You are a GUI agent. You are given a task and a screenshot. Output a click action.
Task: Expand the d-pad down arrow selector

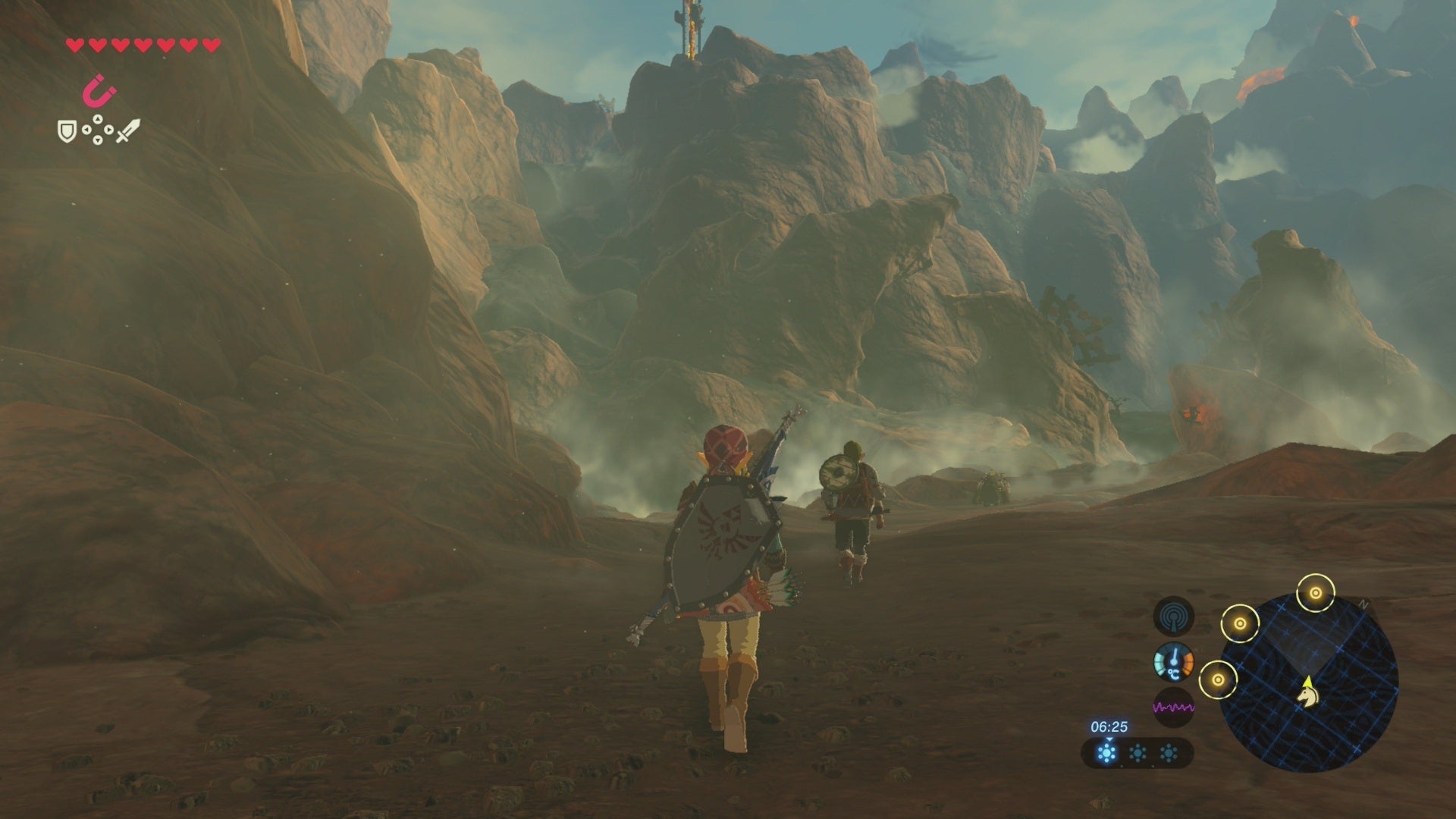coord(98,140)
